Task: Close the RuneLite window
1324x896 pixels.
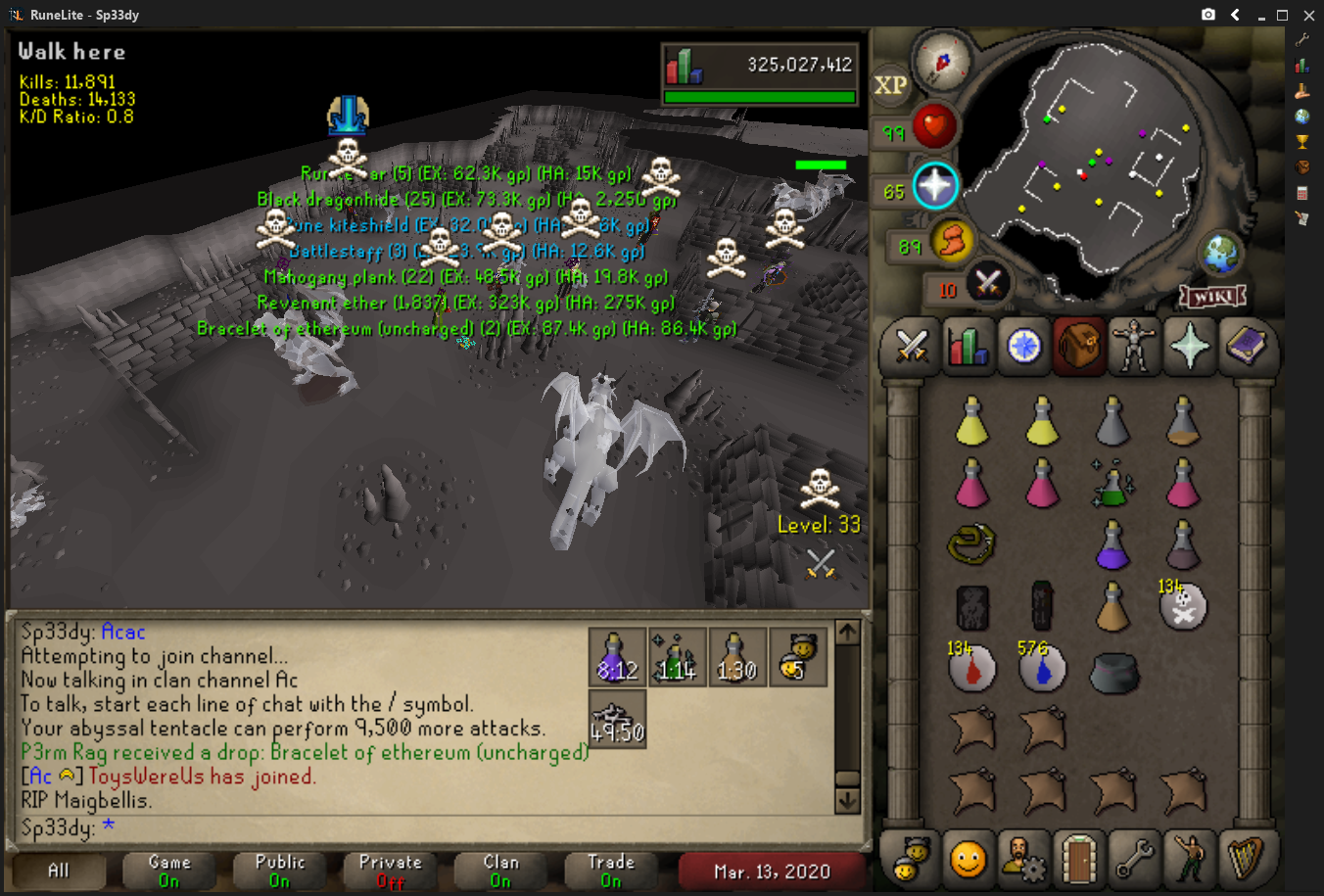Action: point(1308,15)
